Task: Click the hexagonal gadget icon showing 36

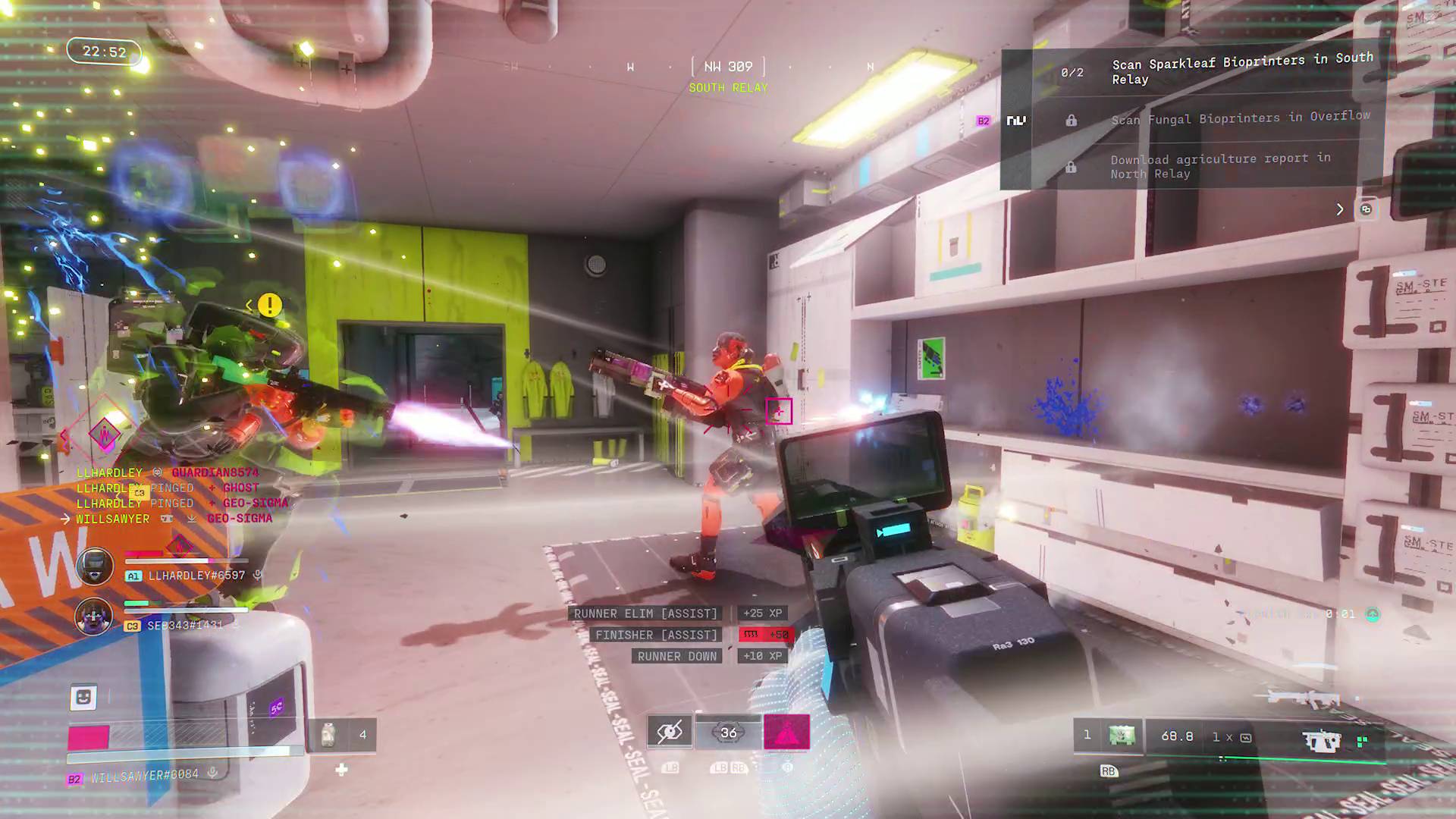Action: tap(729, 733)
